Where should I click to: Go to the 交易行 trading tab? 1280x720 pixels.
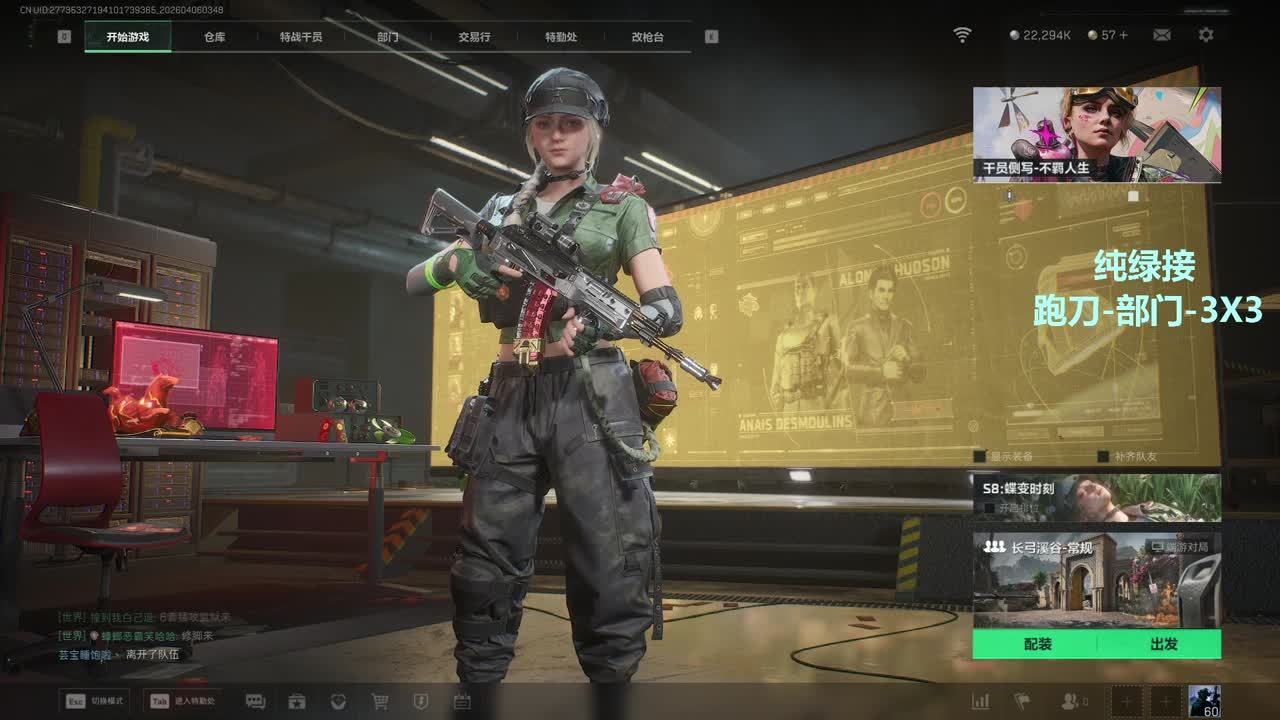474,37
